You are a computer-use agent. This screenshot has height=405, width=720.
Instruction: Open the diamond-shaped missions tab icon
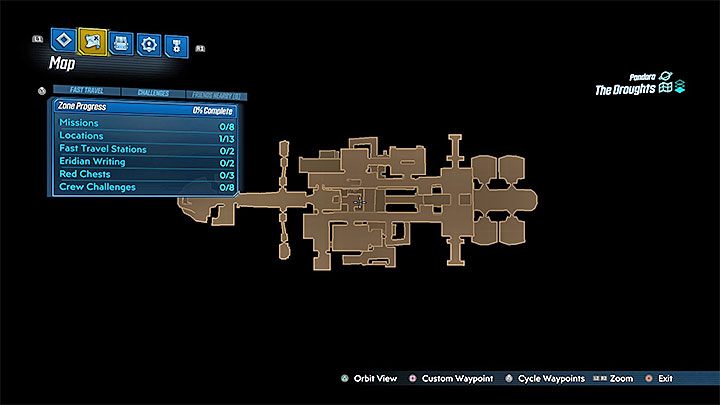point(63,42)
